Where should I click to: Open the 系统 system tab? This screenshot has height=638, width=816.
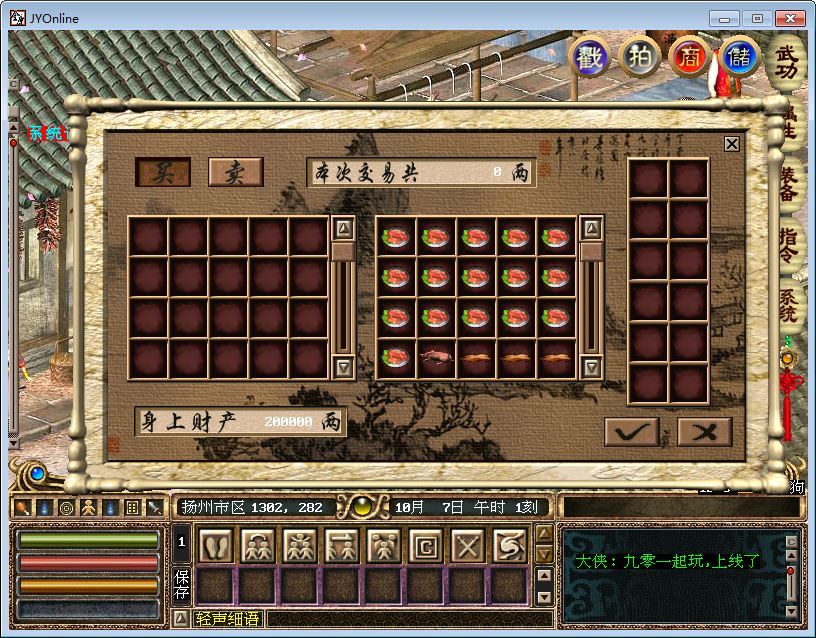(788, 305)
